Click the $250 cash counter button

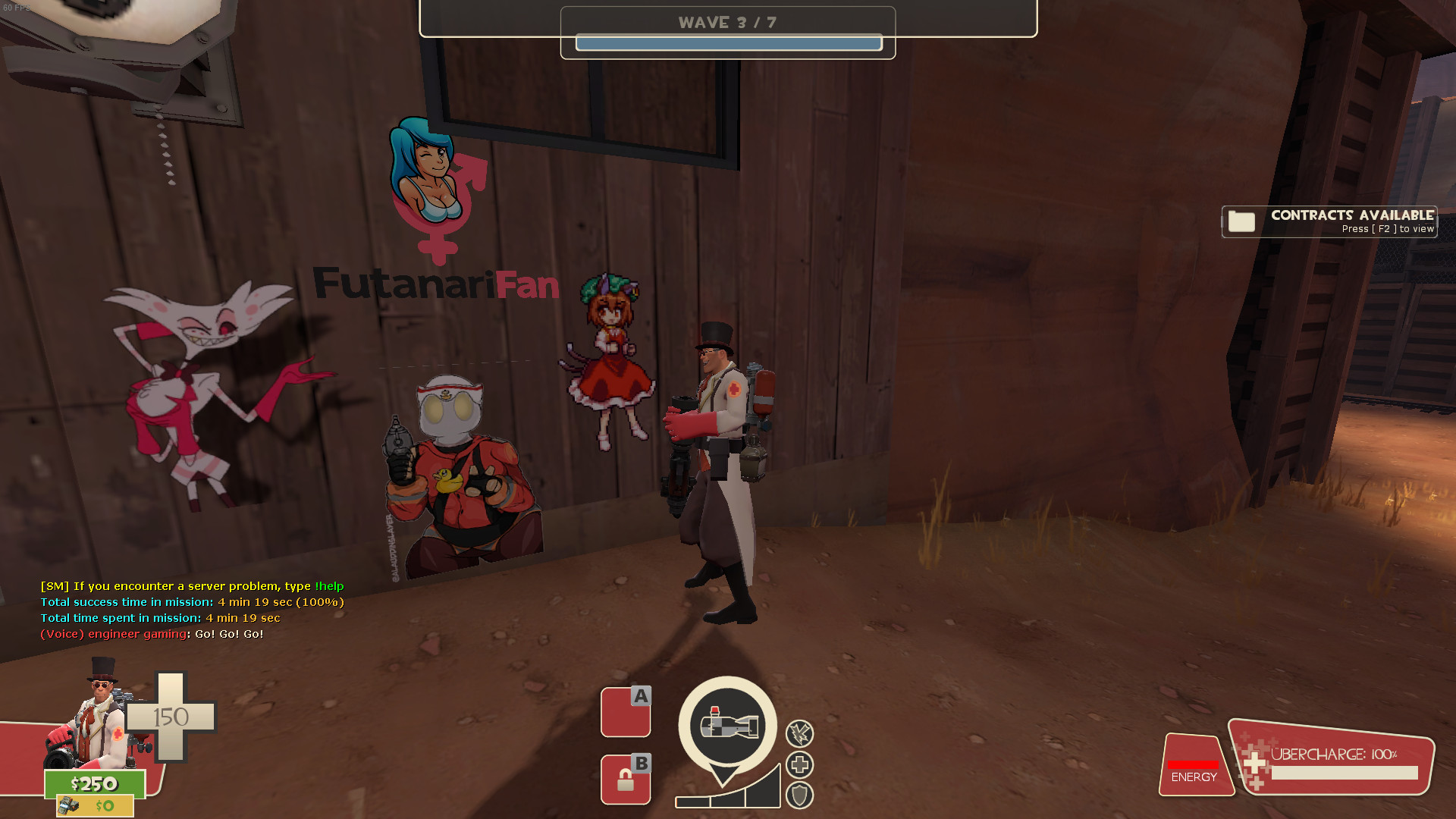pos(95,784)
